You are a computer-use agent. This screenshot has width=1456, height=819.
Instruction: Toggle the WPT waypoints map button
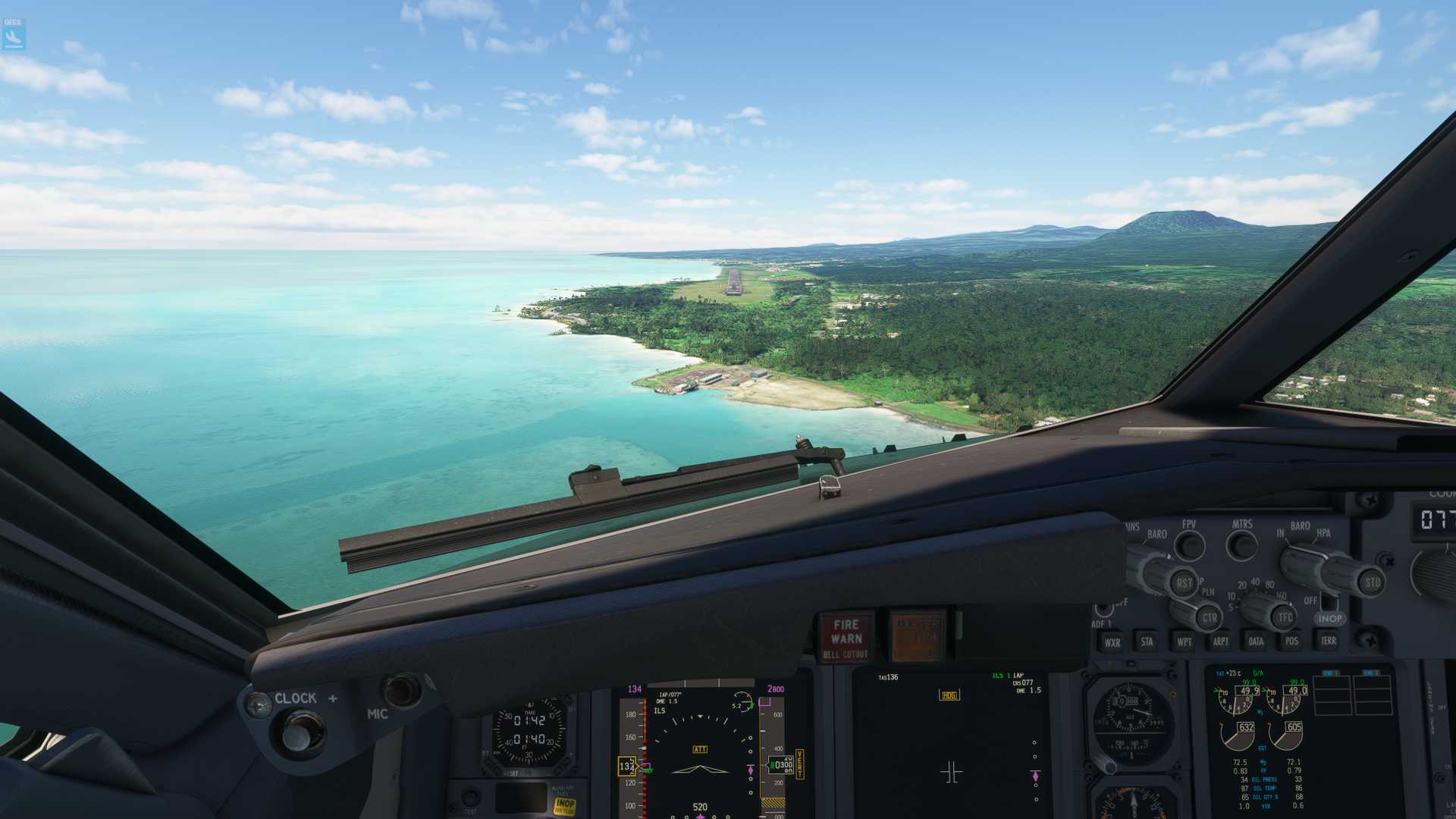[x=1184, y=642]
